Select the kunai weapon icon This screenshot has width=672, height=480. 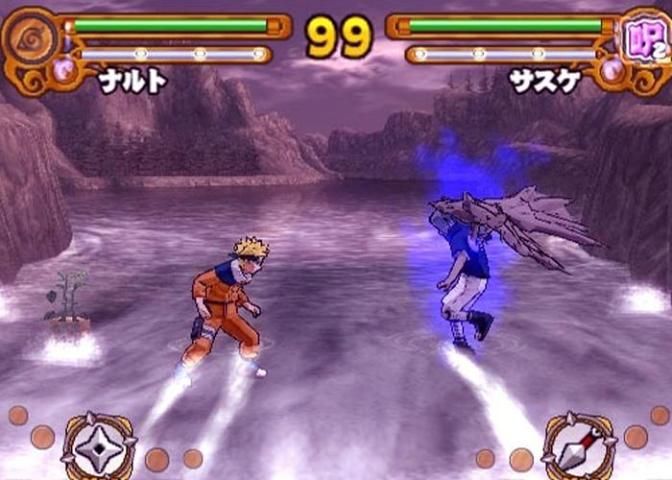[x=578, y=446]
